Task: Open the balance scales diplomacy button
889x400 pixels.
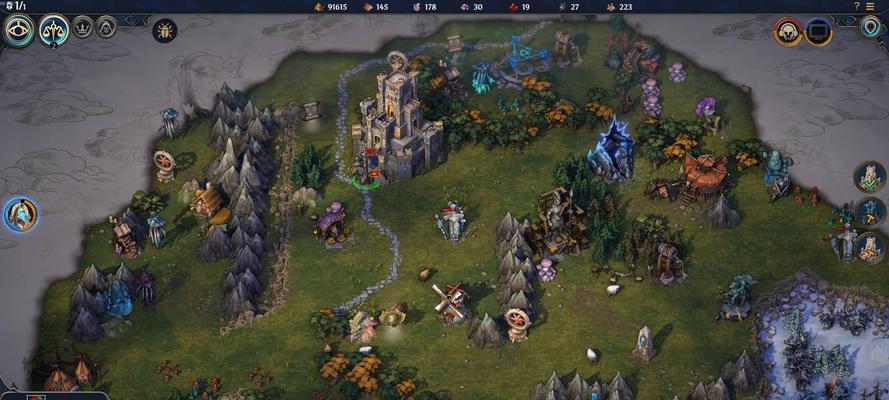Action: 54,31
